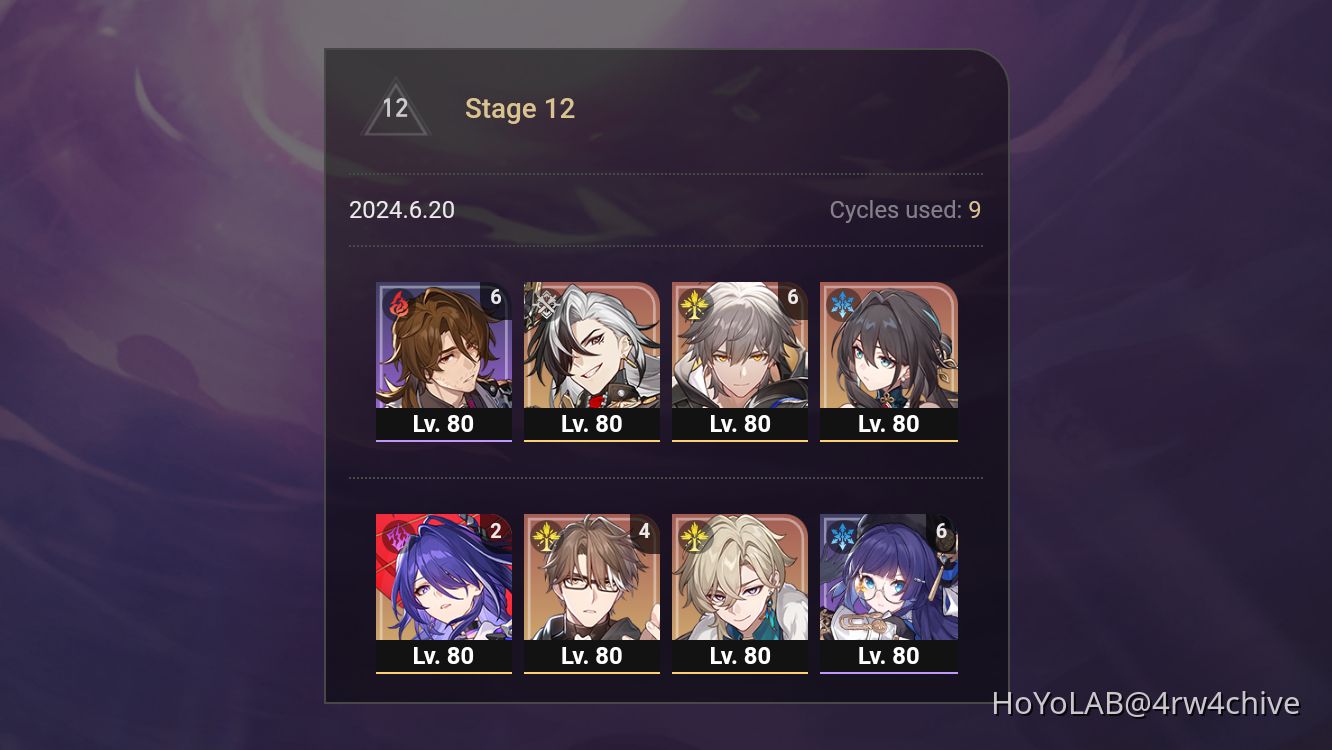Toggle Dr. Ratio's eidolon 4 badge
Screen dimensions: 1332x750
coord(644,530)
